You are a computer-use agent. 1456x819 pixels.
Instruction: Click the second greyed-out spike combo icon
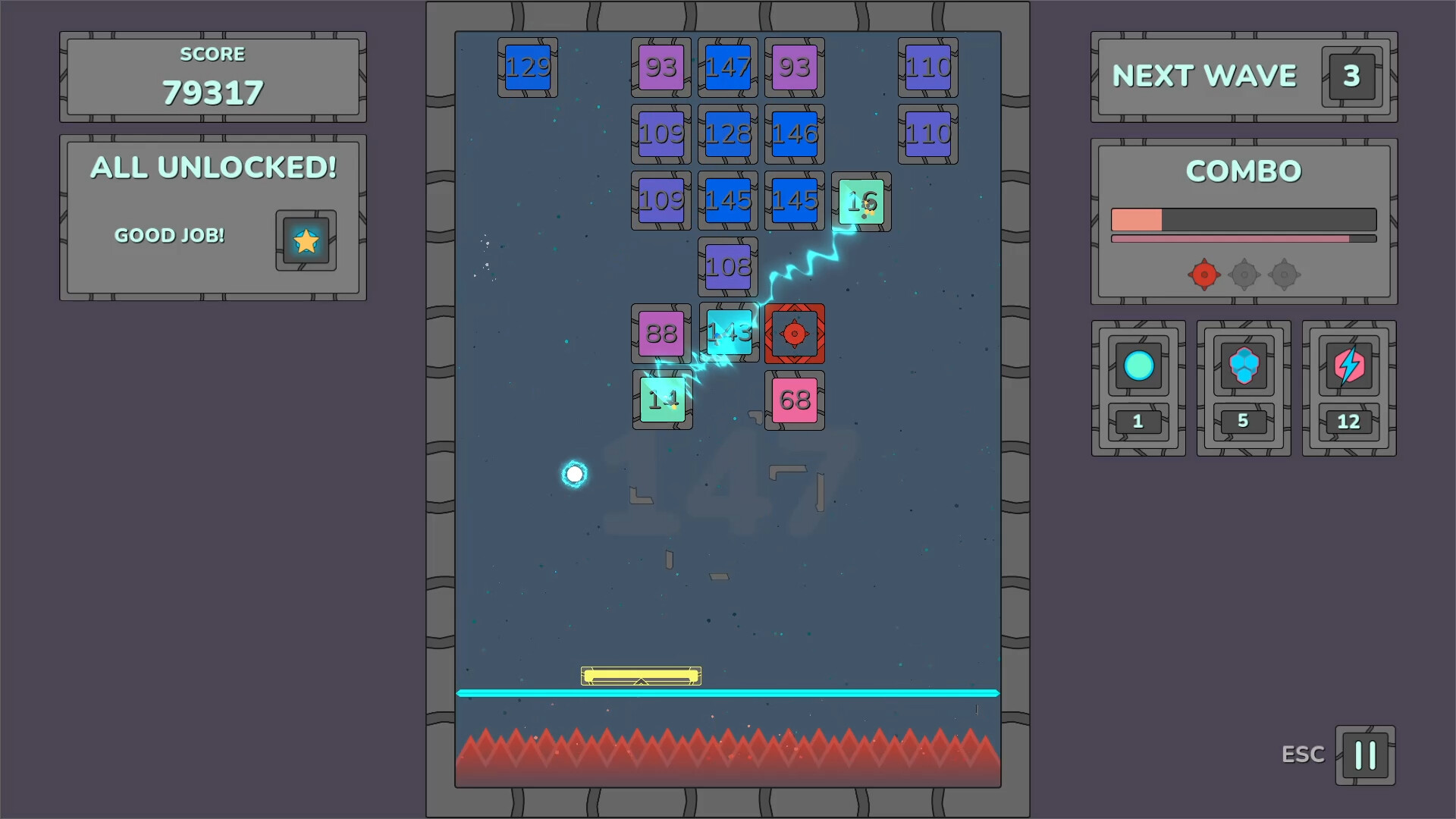tap(1244, 275)
